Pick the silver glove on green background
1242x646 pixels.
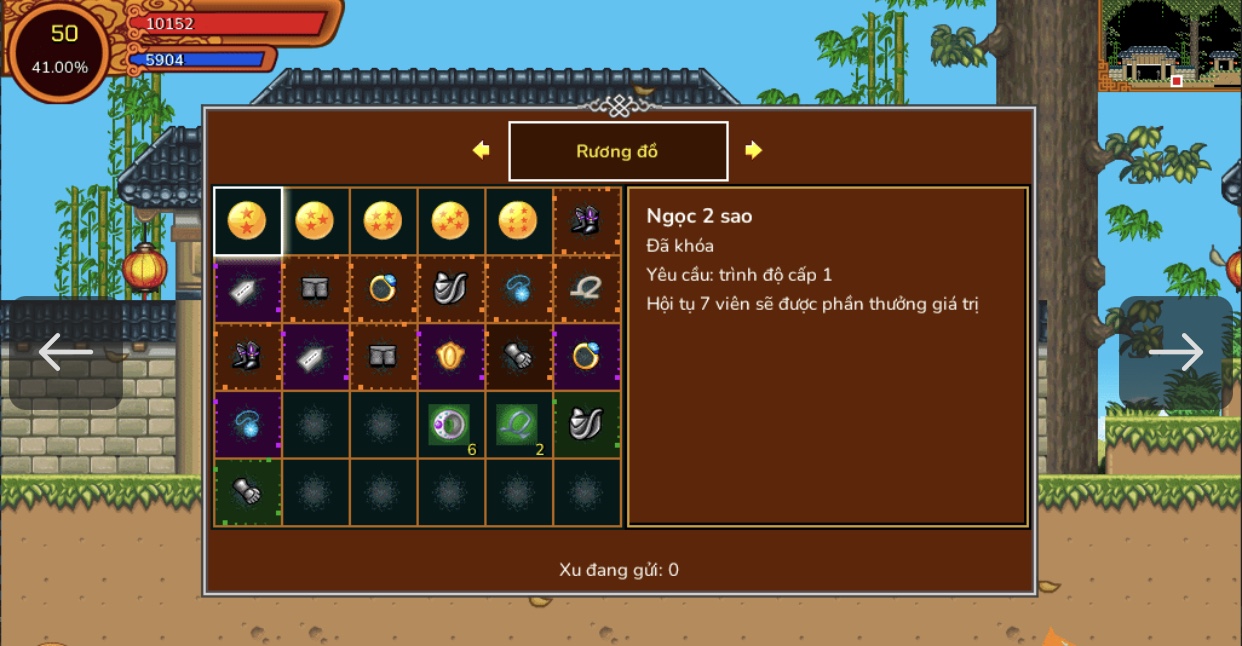coord(247,492)
